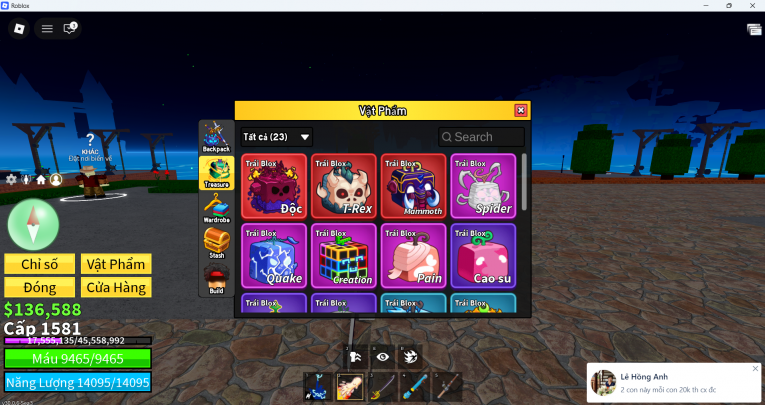Select the Pain fruit item
The image size is (765, 405).
413,255
